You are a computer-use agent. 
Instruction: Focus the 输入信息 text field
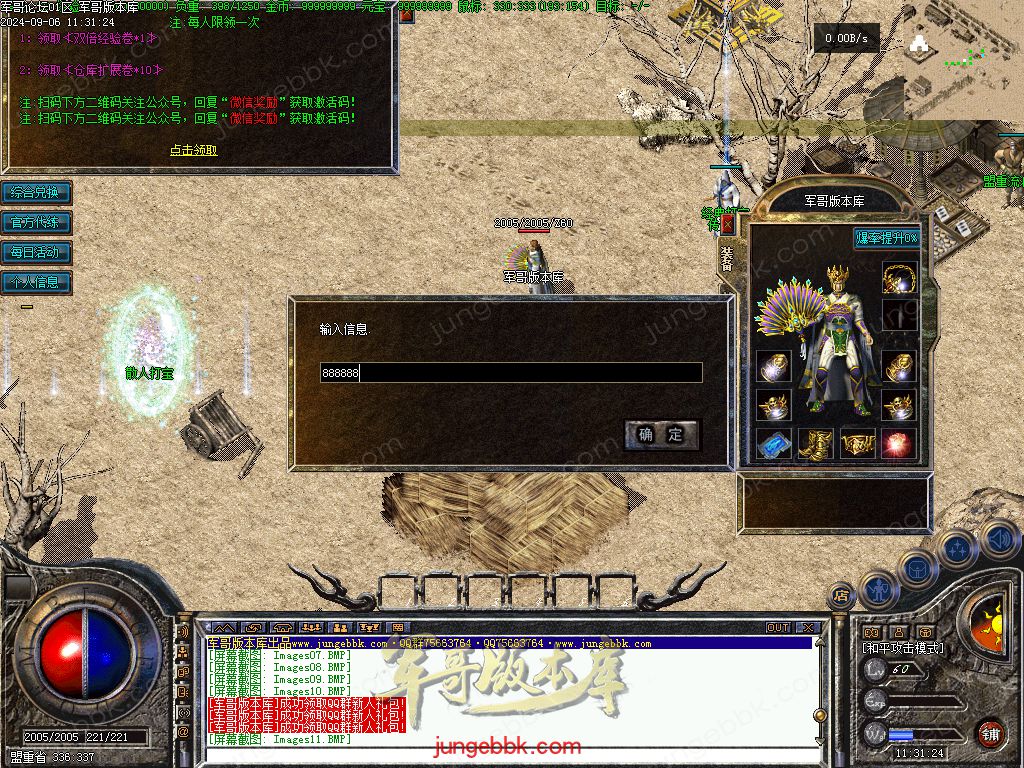510,373
